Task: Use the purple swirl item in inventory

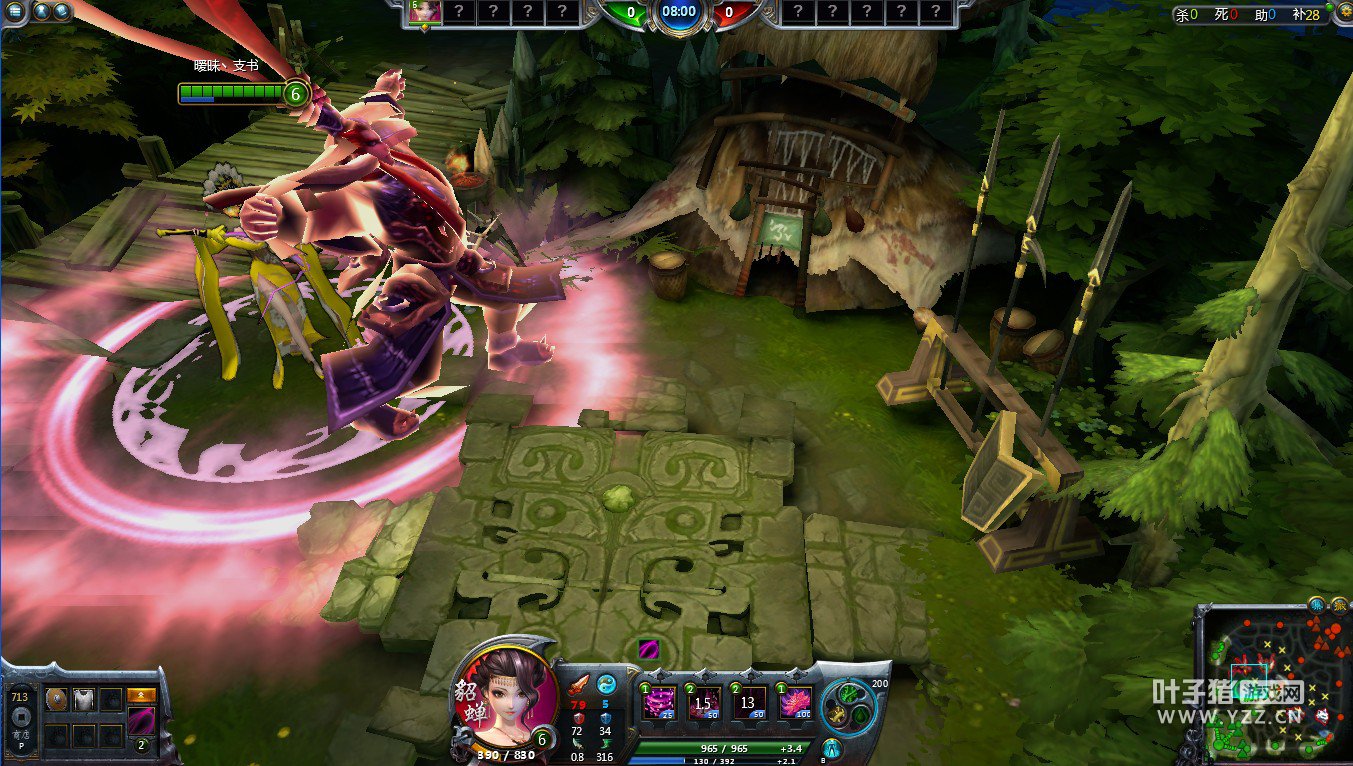Action: click(141, 720)
